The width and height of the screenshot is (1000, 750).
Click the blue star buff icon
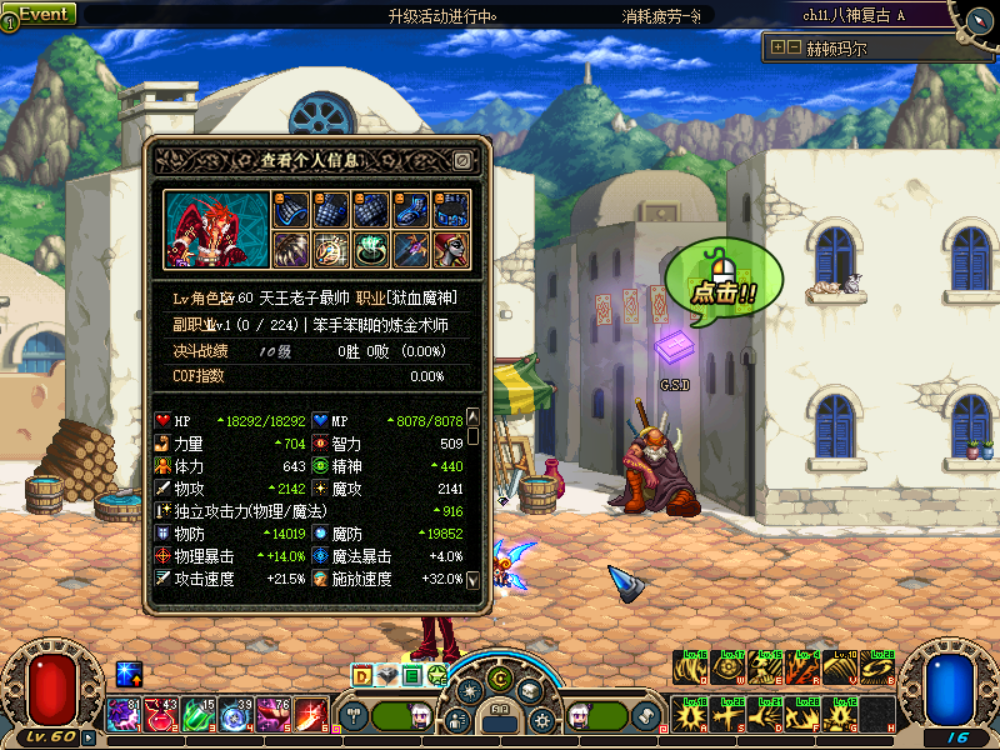pos(129,675)
